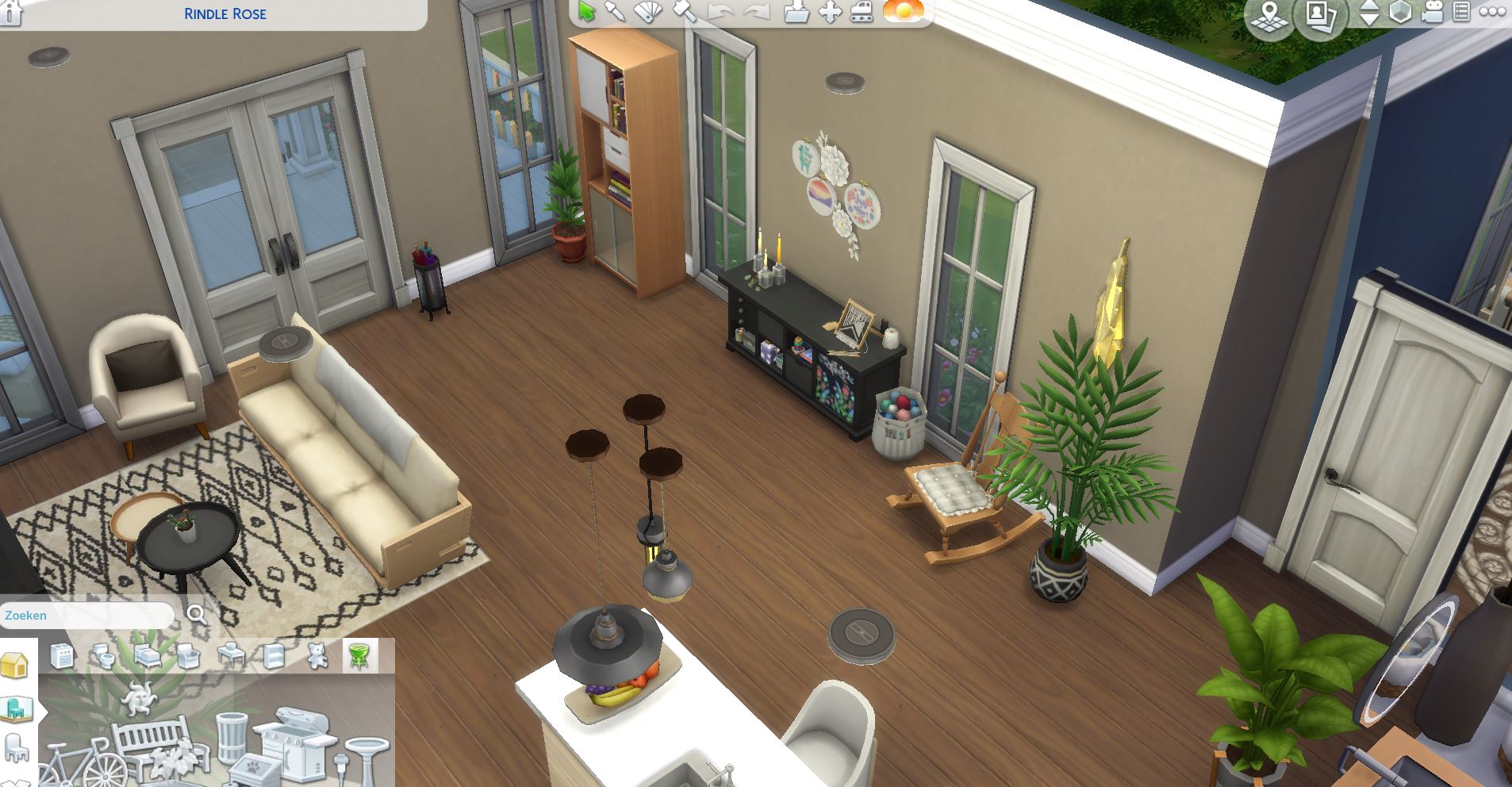
Task: Choose the four-arrow move lot tool
Action: (x=829, y=12)
